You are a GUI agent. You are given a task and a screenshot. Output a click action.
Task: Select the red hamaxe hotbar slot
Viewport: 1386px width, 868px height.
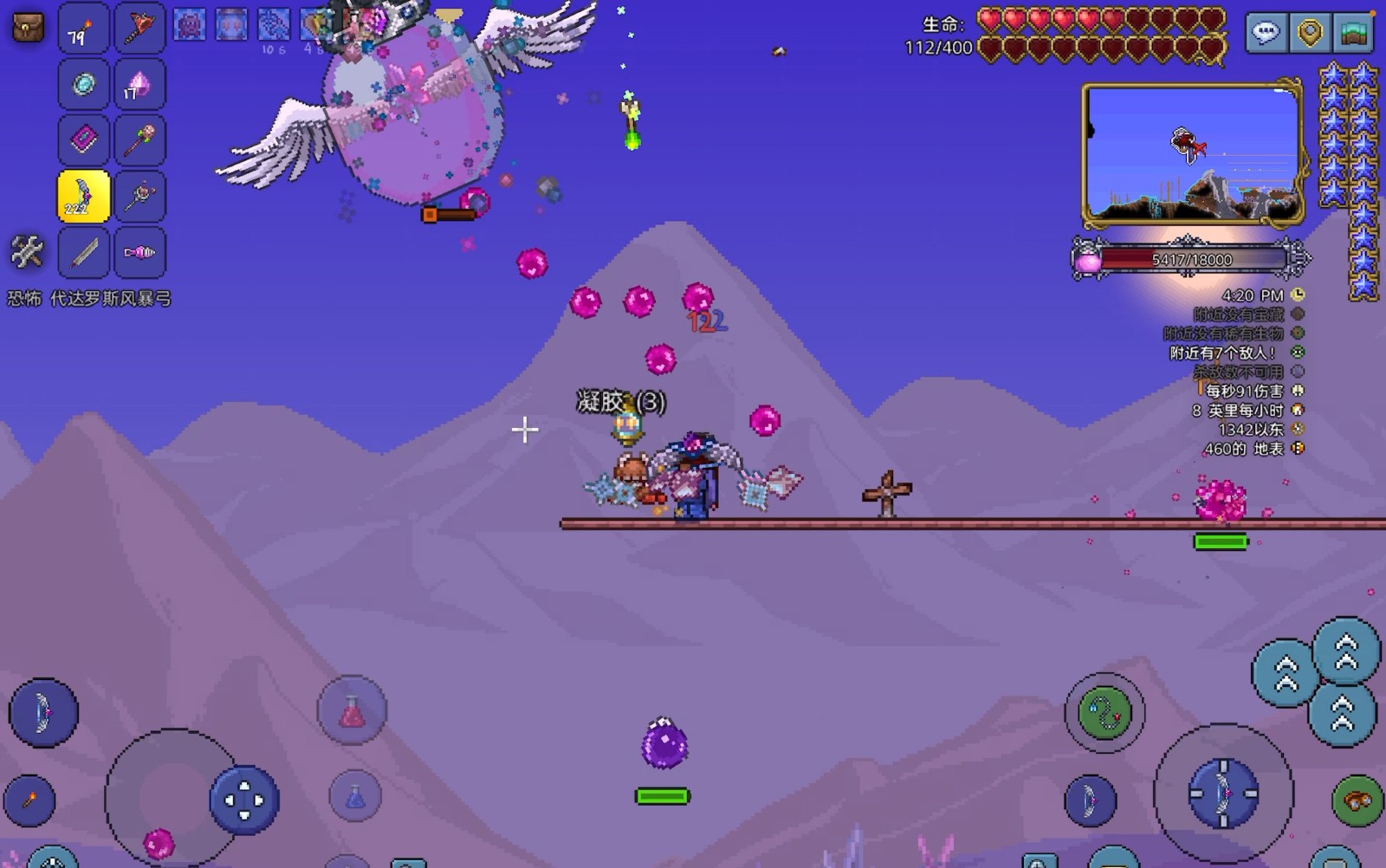coord(139,29)
